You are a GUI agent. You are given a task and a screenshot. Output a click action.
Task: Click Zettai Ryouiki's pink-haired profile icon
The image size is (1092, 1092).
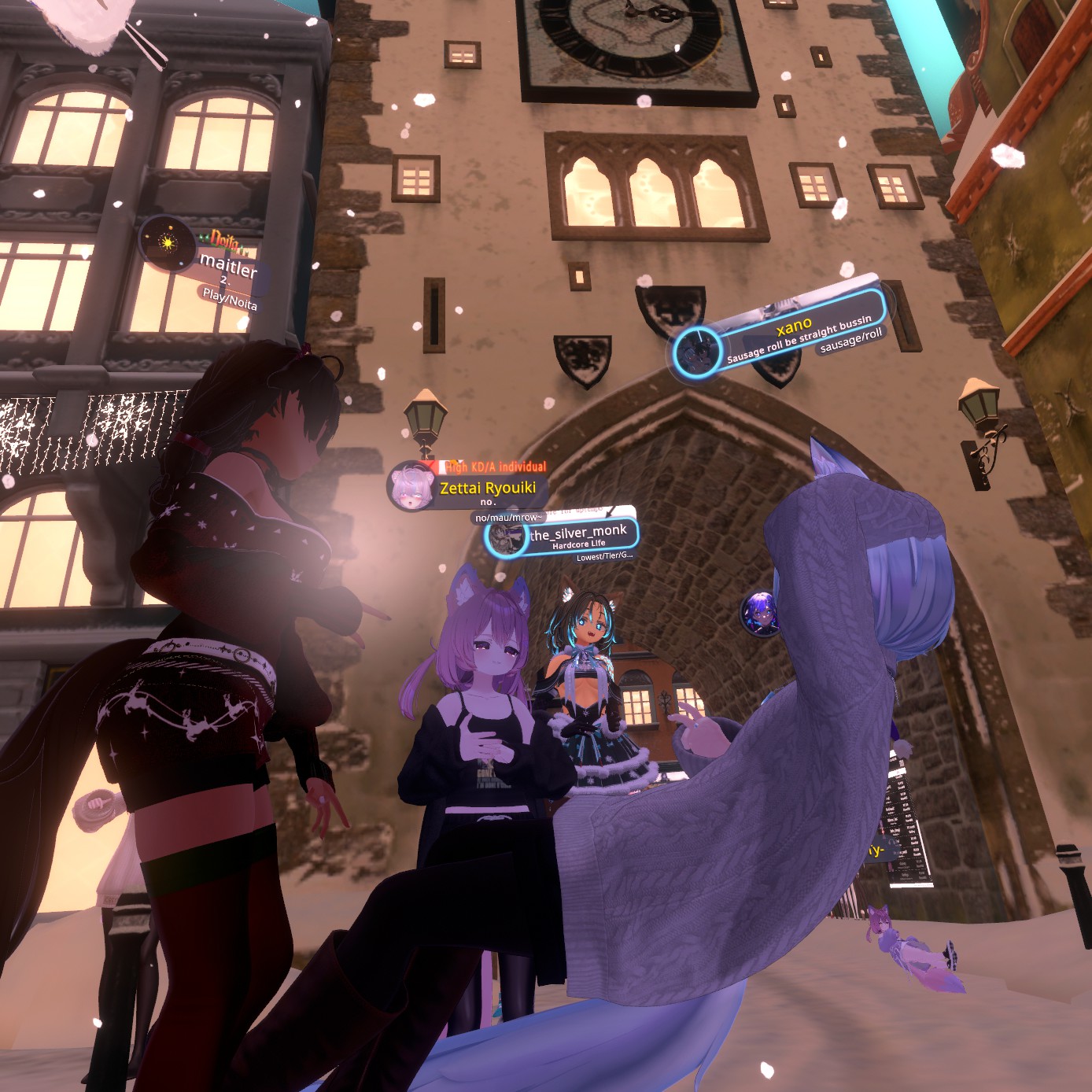click(412, 485)
